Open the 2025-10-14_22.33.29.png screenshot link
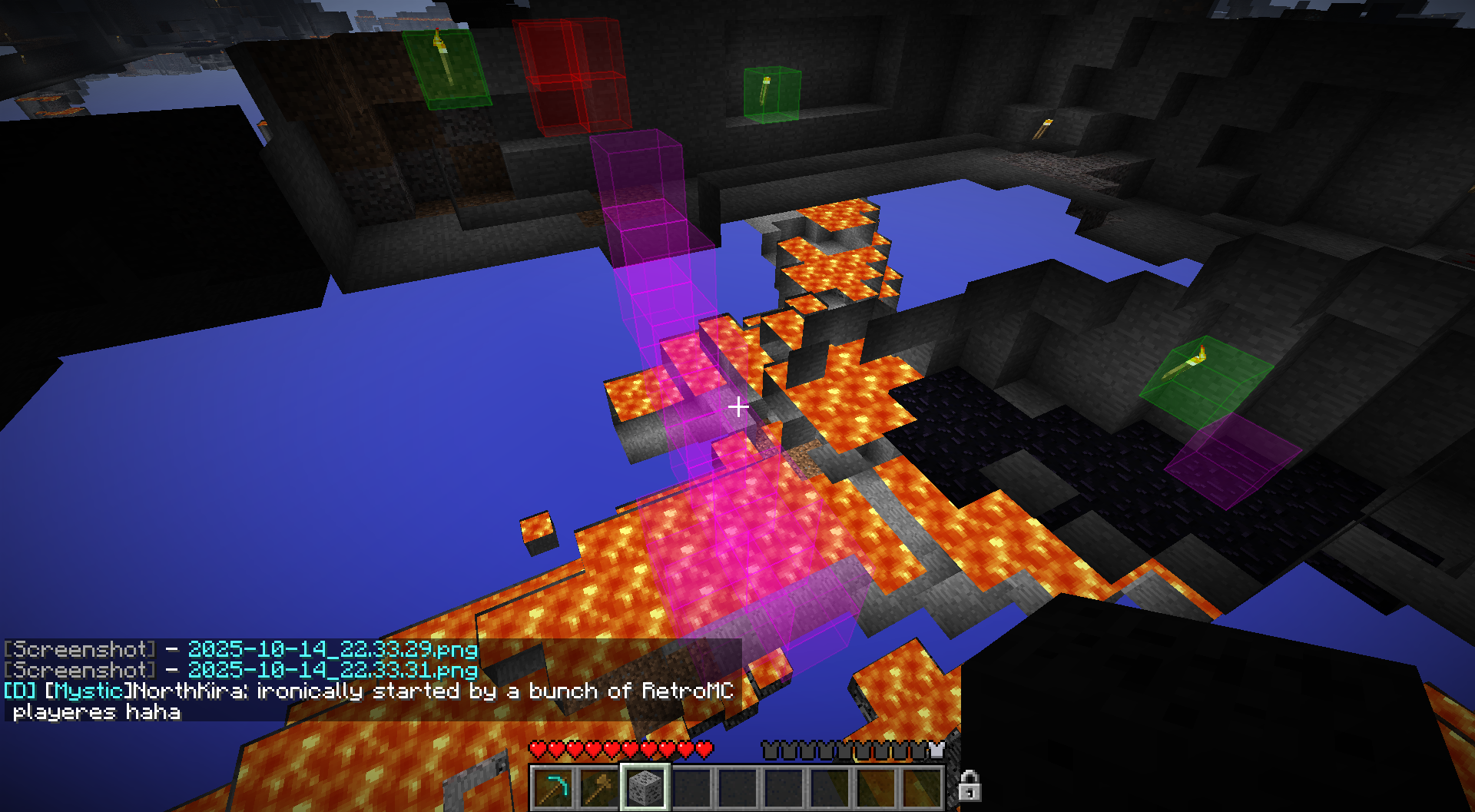 click(x=333, y=650)
